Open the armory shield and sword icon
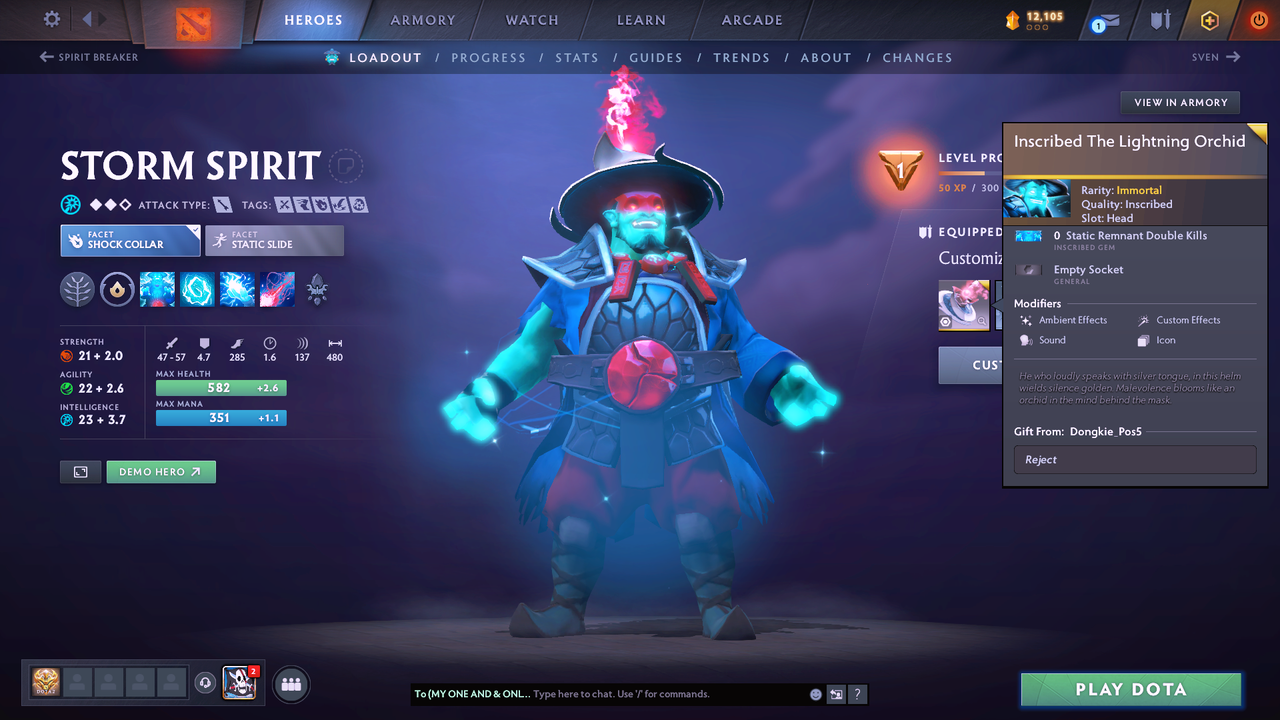This screenshot has width=1280, height=720. (1162, 19)
